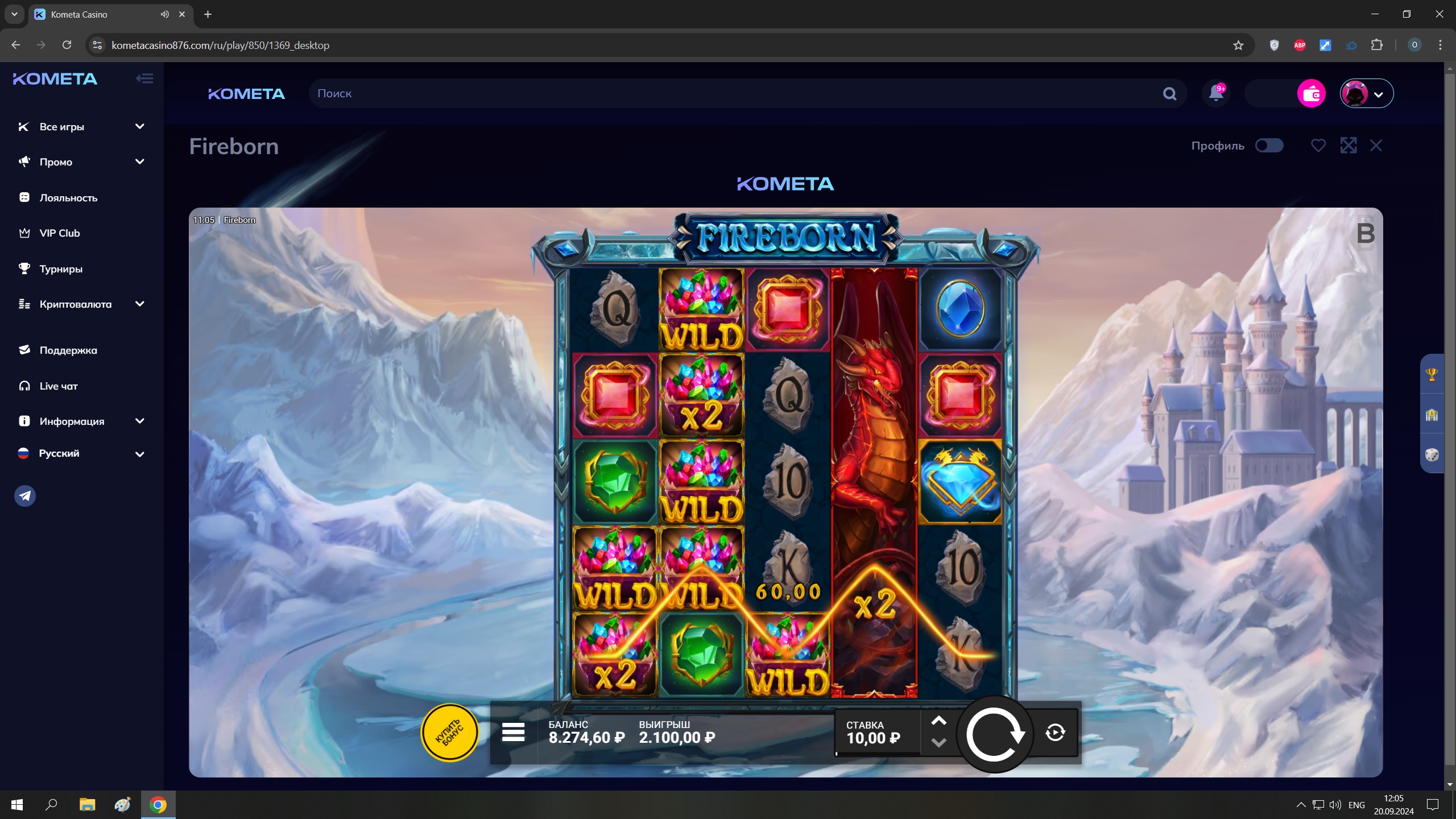Close the Fireborn game window
This screenshot has width=1456, height=819.
click(1376, 146)
